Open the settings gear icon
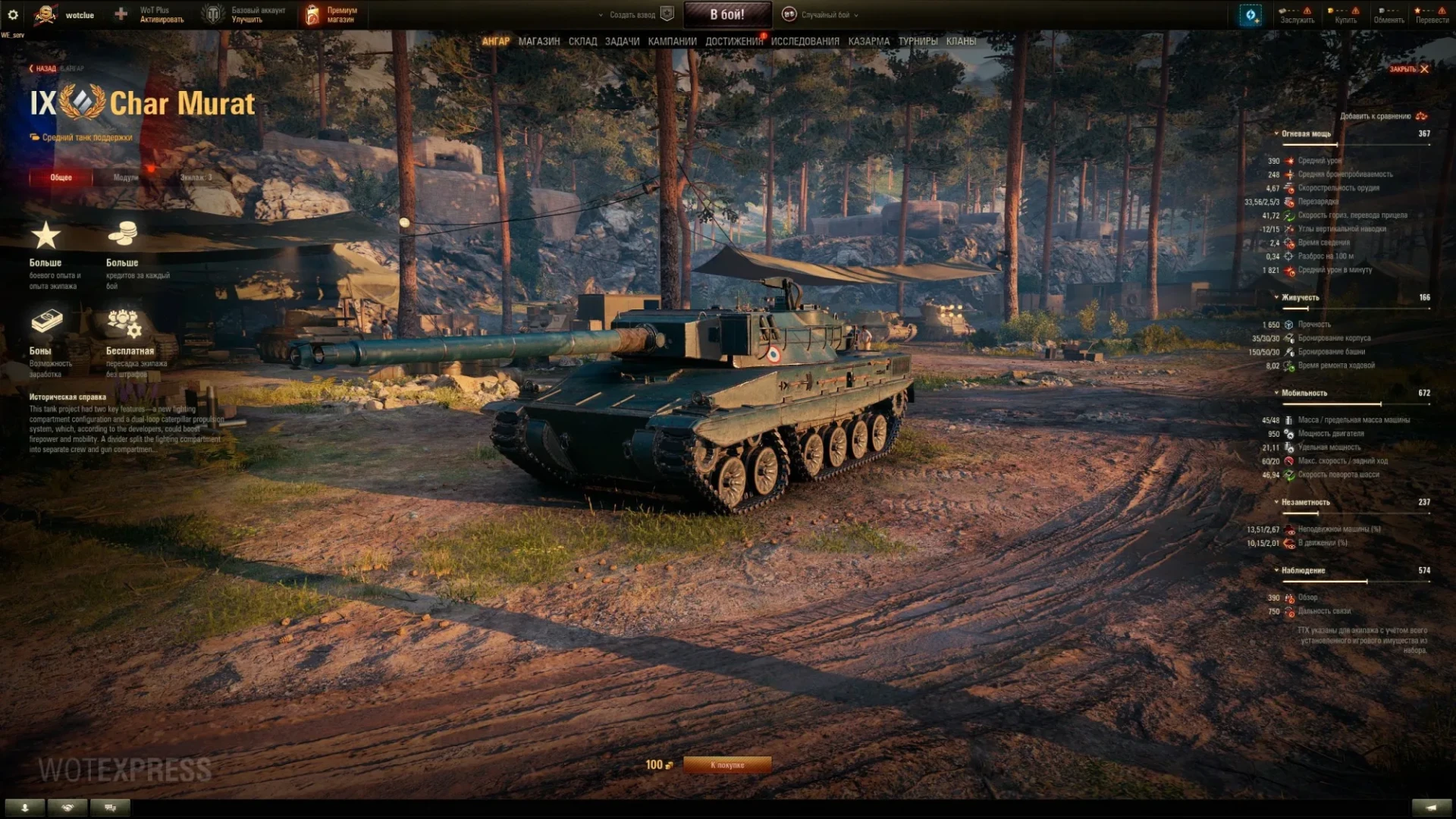The height and width of the screenshot is (819, 1456). pos(13,14)
